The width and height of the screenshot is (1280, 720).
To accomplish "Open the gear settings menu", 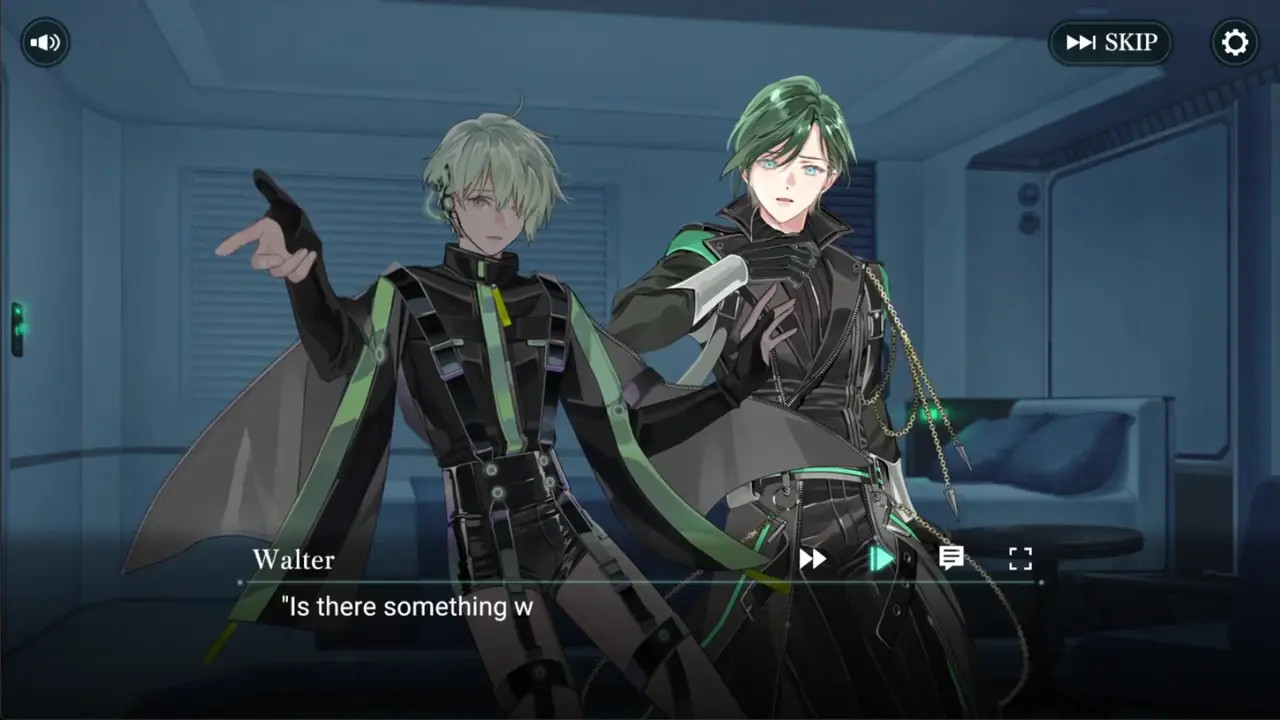I will (1235, 43).
